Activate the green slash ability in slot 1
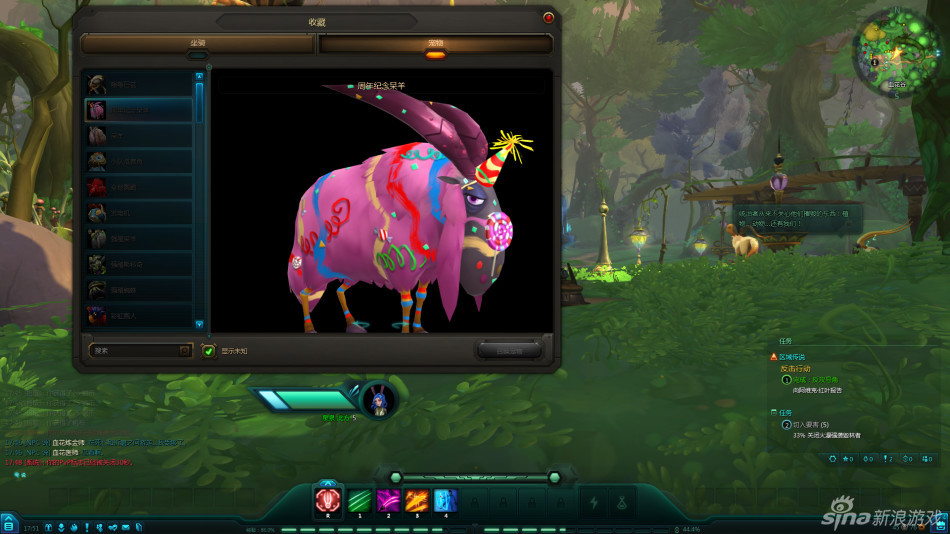Image resolution: width=950 pixels, height=534 pixels. (x=359, y=500)
